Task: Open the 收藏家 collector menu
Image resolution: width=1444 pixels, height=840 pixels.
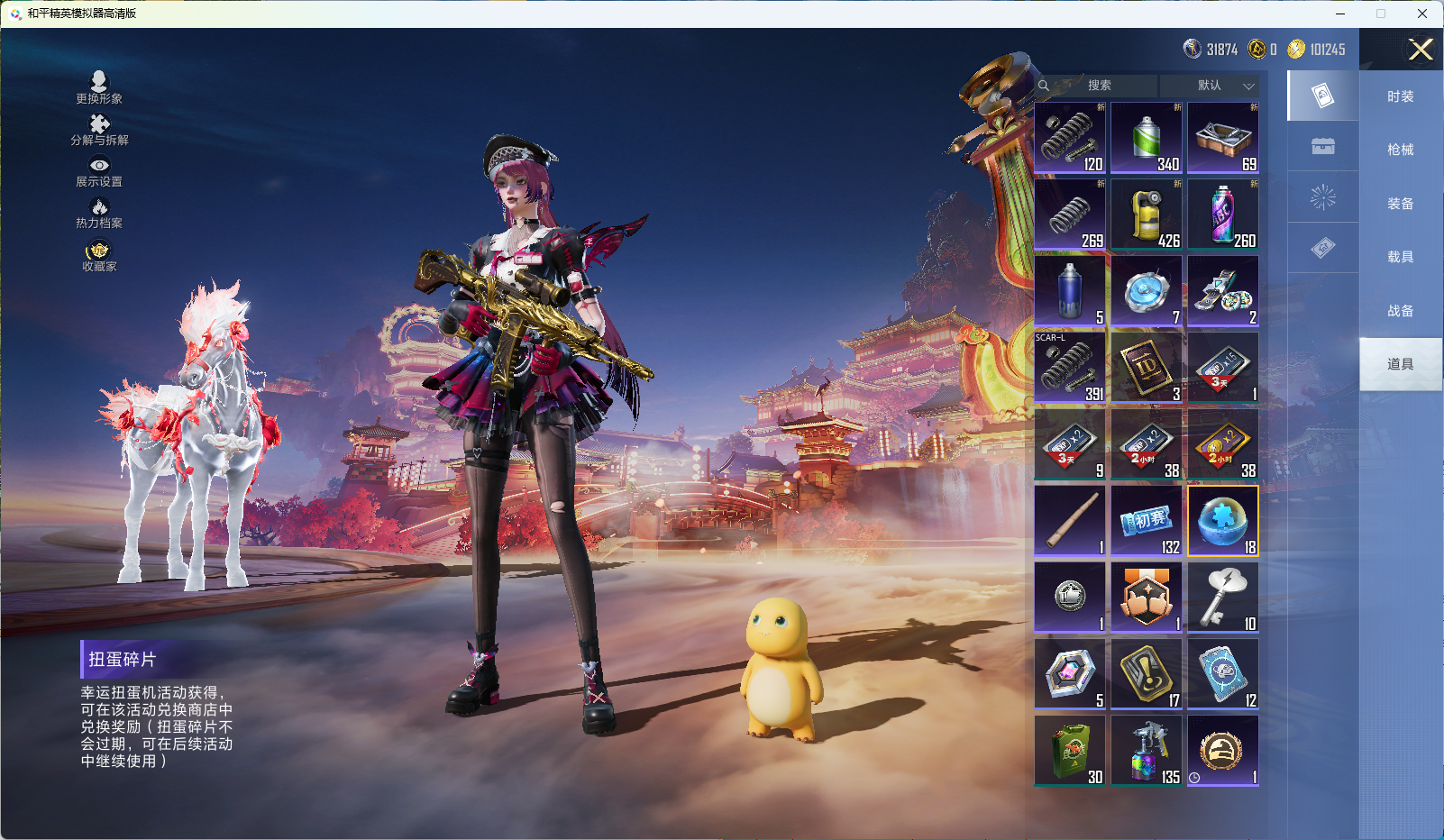Action: tap(99, 255)
